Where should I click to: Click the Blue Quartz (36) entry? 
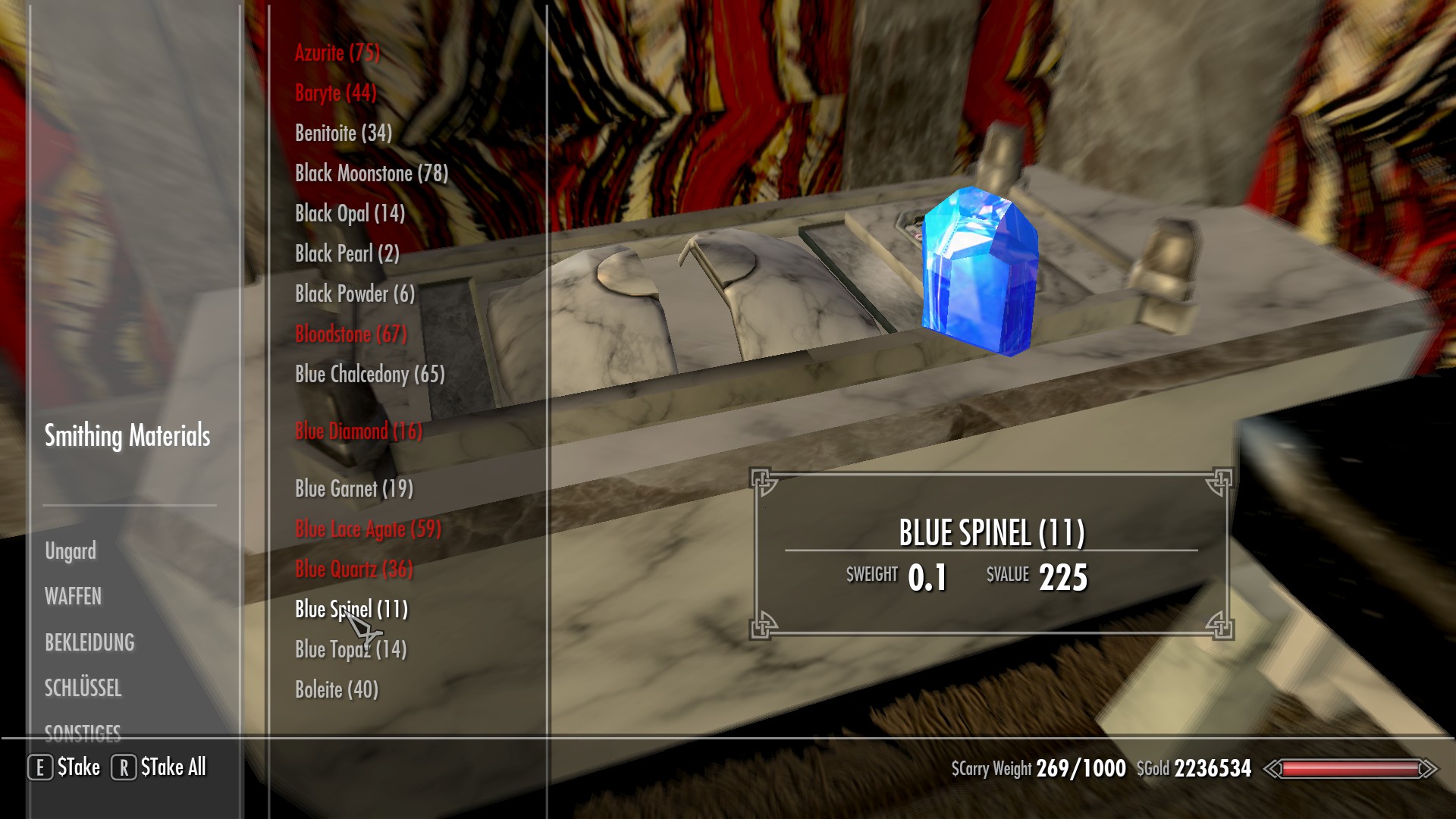(x=353, y=570)
